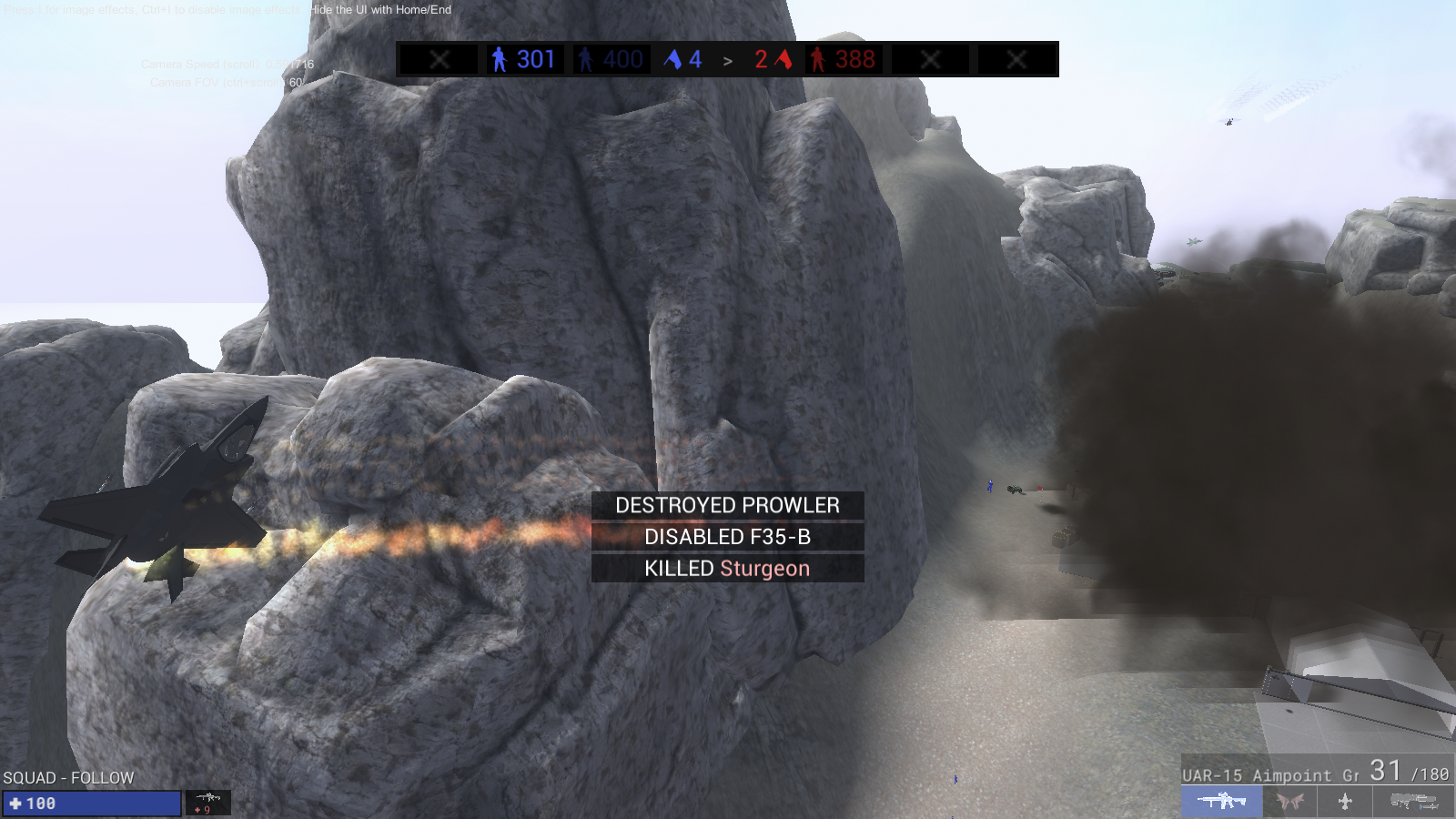This screenshot has height=819, width=1456.
Task: Equip the launcher with blue dart slot
Action: click(1413, 801)
